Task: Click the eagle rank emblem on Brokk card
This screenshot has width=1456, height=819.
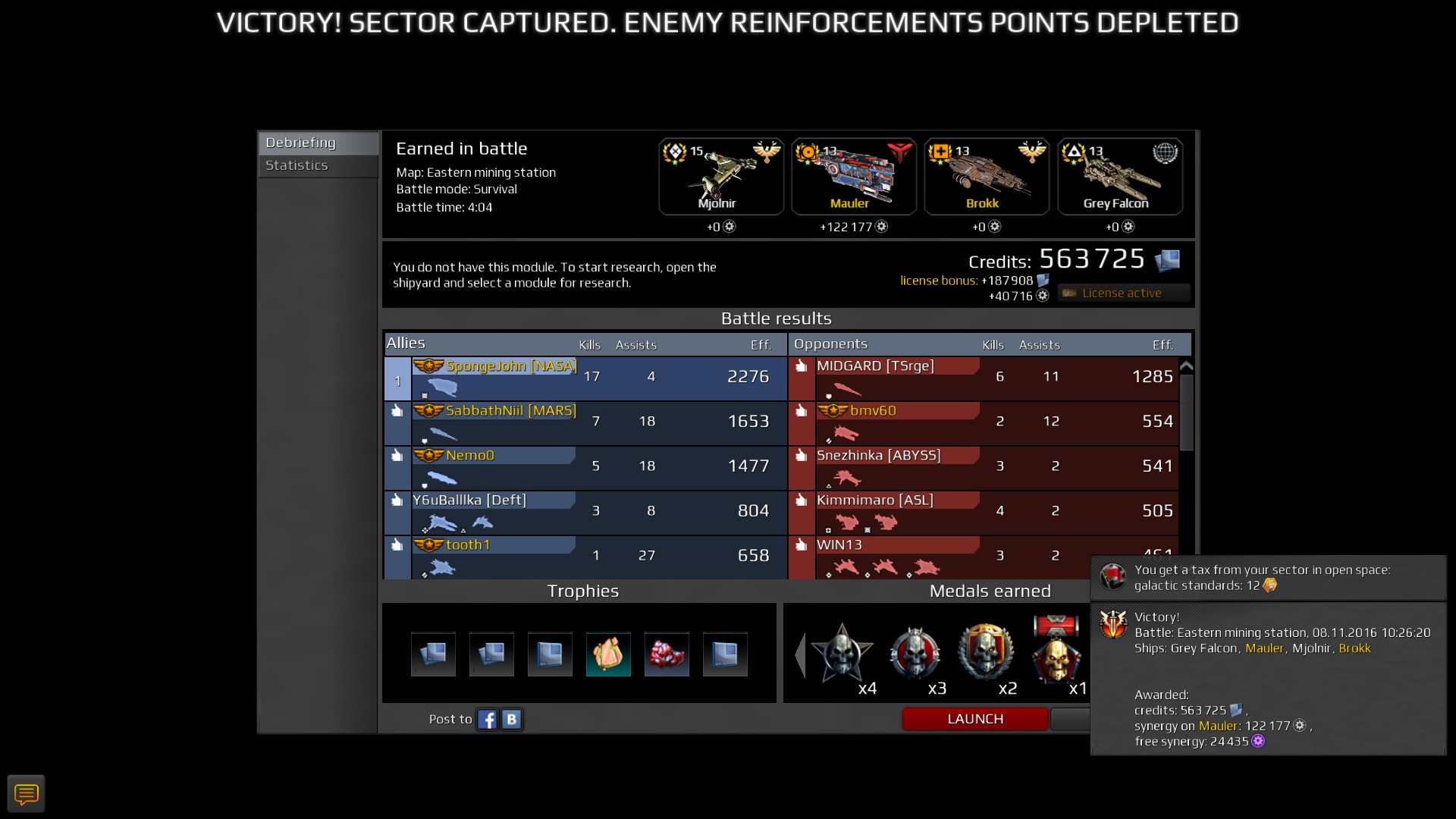Action: tap(1031, 151)
